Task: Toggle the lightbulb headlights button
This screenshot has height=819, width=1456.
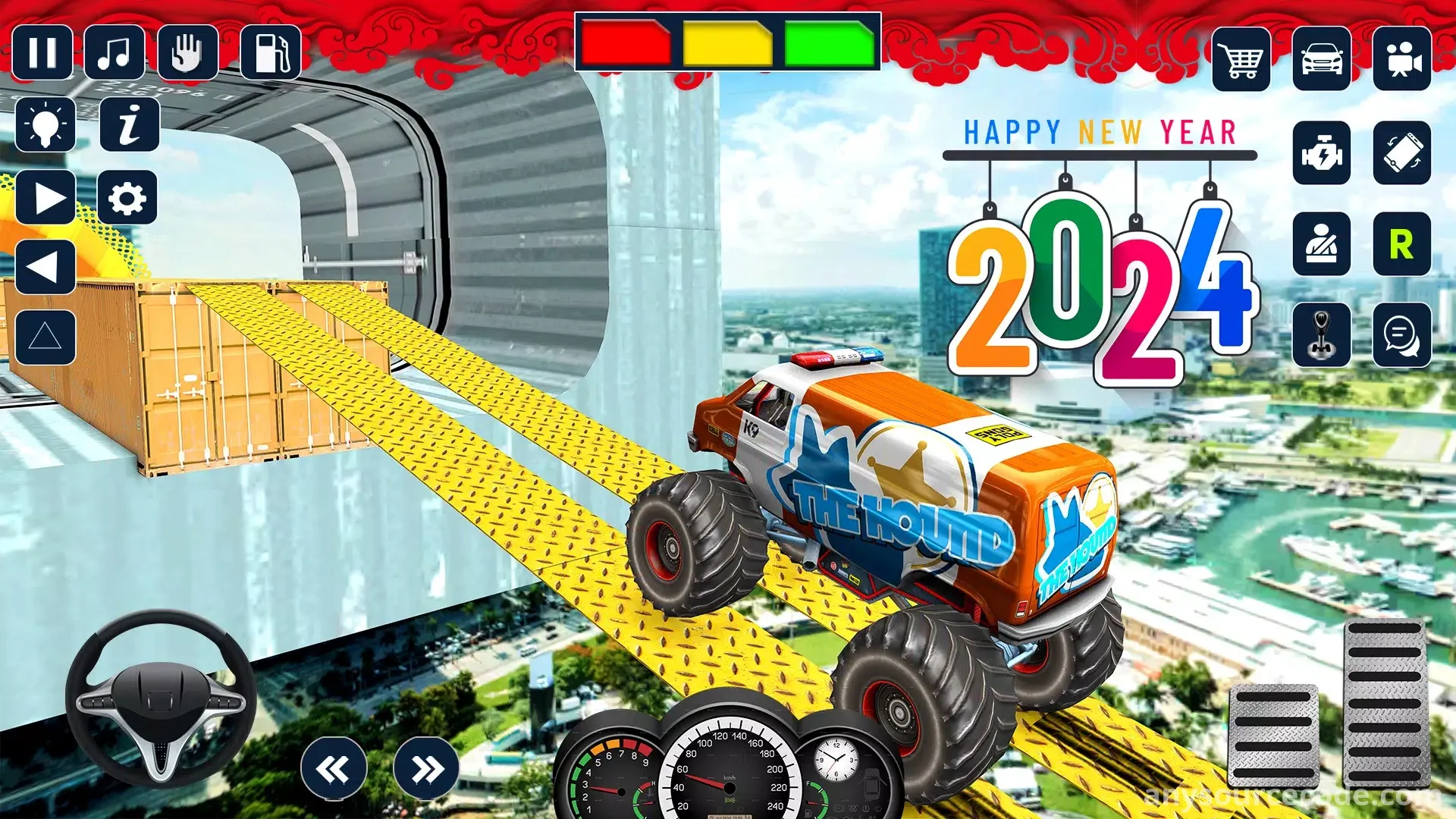Action: tap(45, 124)
